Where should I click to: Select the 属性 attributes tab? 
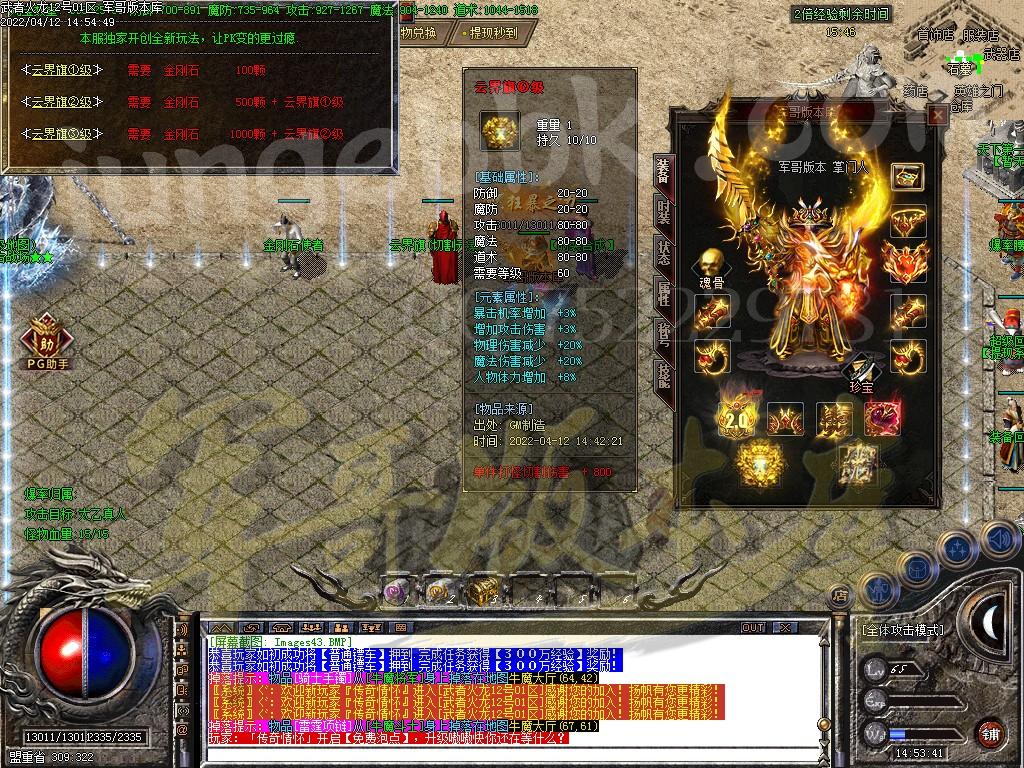663,293
